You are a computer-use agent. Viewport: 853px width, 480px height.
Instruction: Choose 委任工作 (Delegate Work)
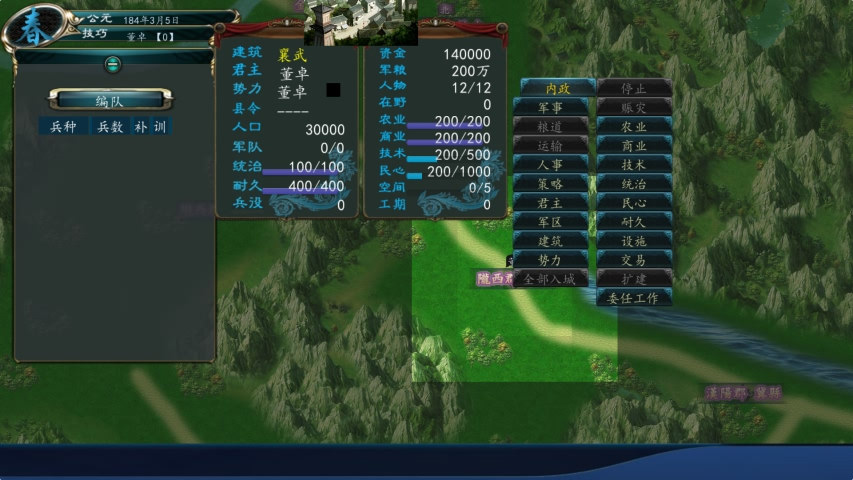coord(634,297)
